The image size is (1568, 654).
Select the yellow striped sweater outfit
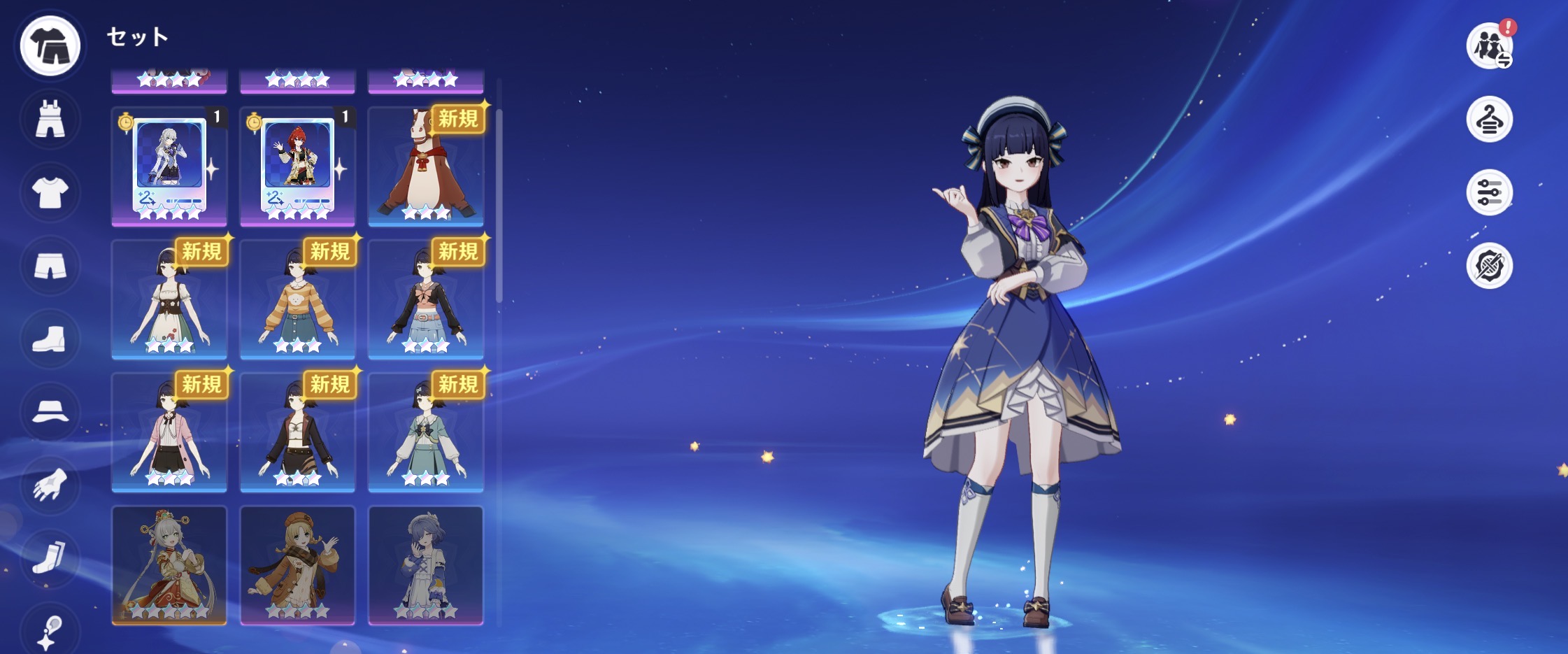[x=297, y=299]
